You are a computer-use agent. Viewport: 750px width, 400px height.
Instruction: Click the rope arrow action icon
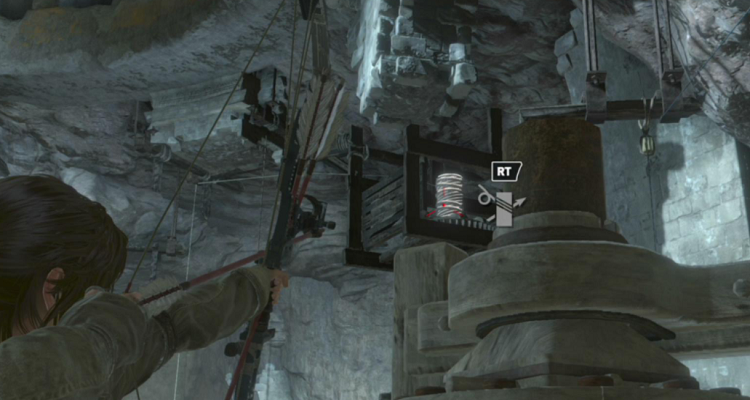[501, 203]
